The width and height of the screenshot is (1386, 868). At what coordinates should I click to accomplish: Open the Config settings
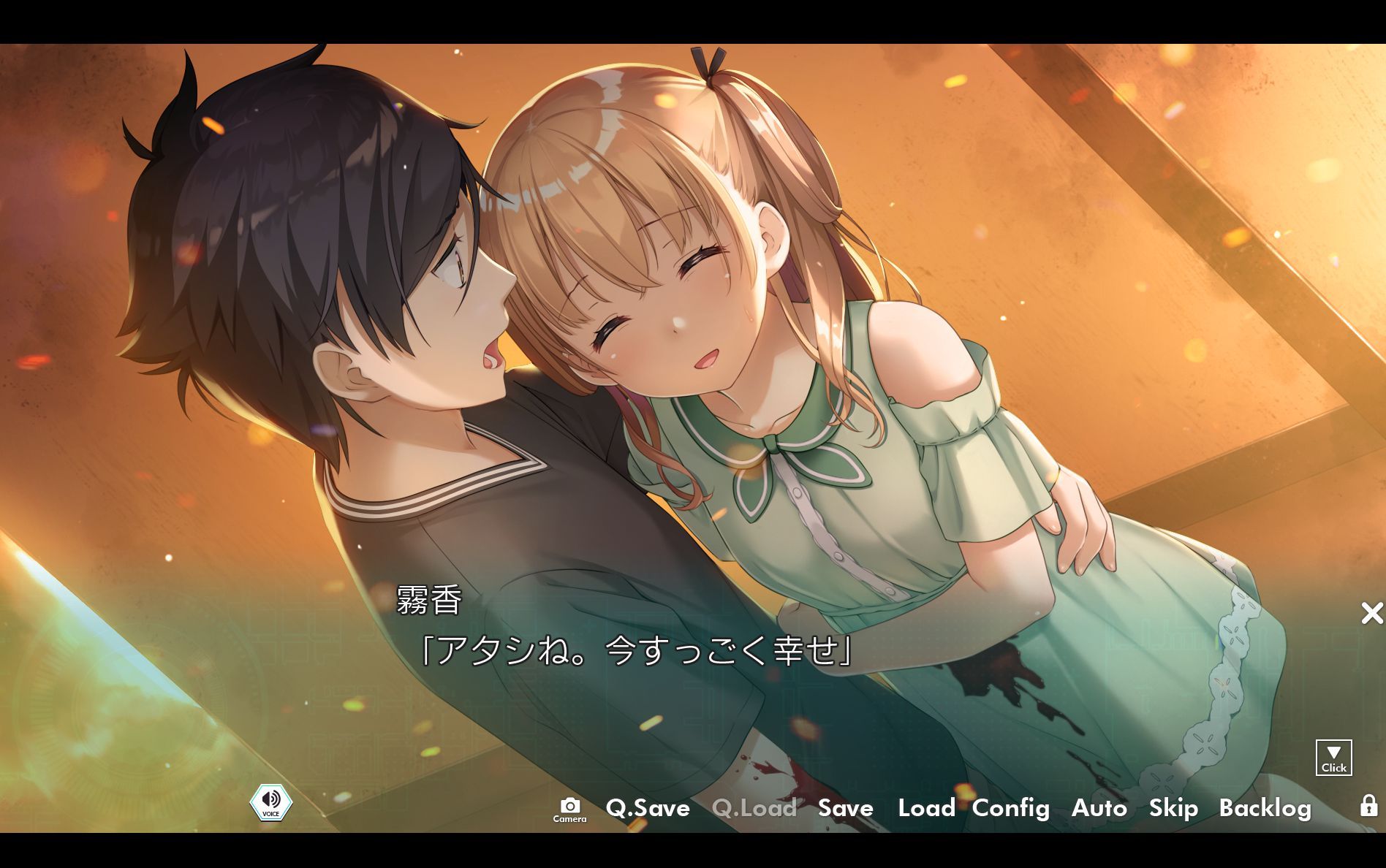(x=1010, y=807)
